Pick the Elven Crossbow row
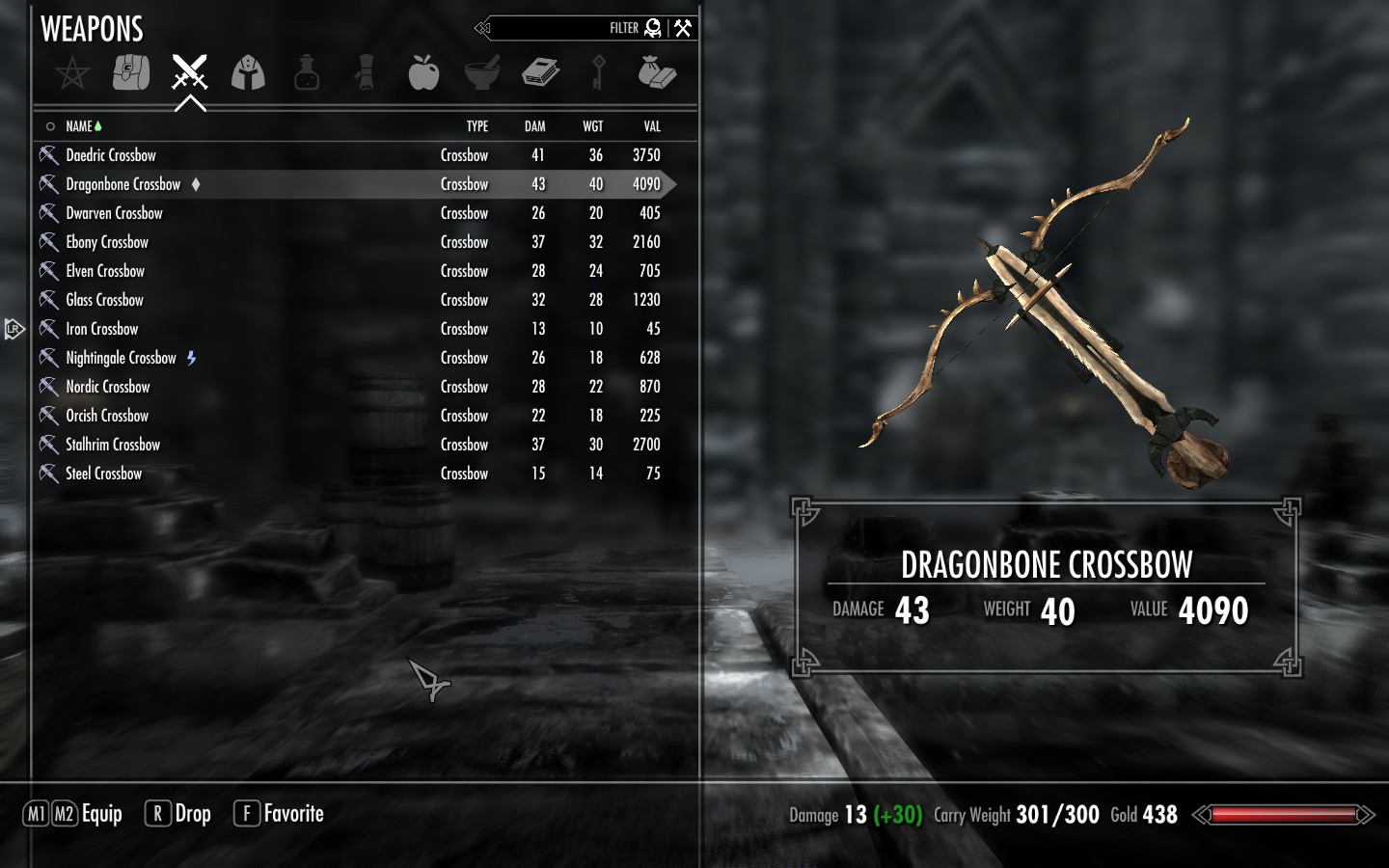 coord(105,271)
